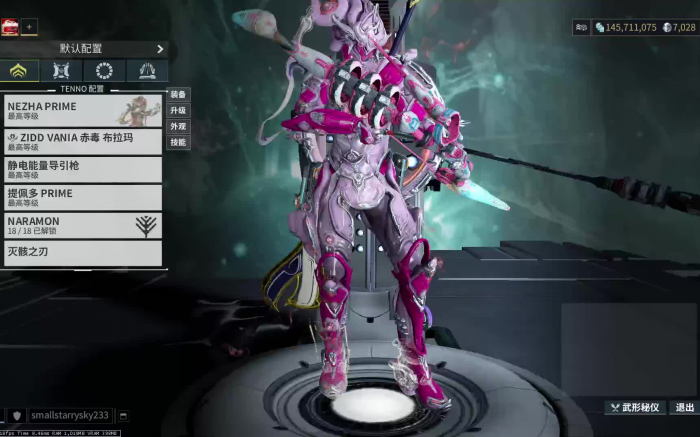Show the 技能 abilities option

coord(178,143)
